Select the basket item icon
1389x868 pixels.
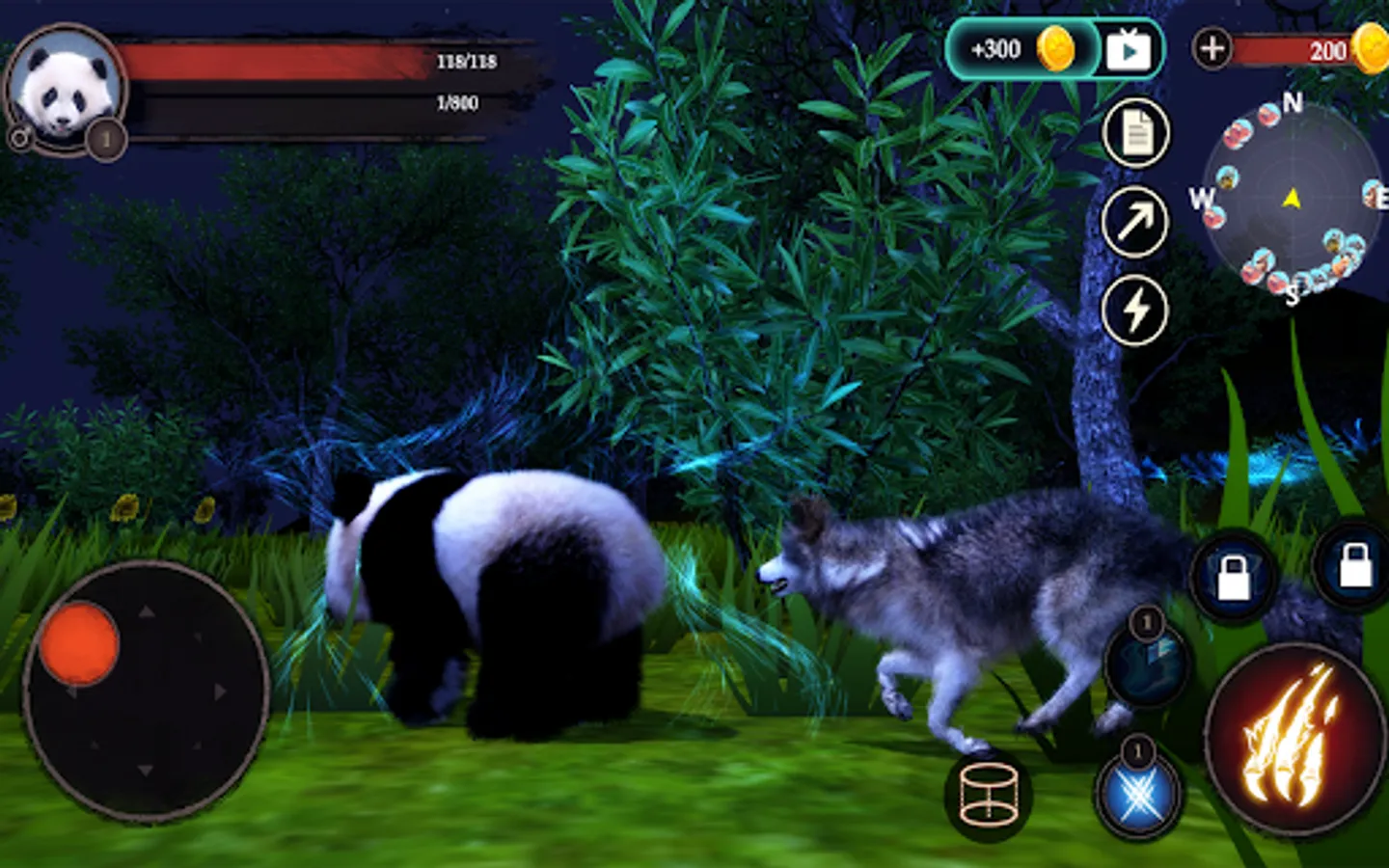(x=988, y=793)
